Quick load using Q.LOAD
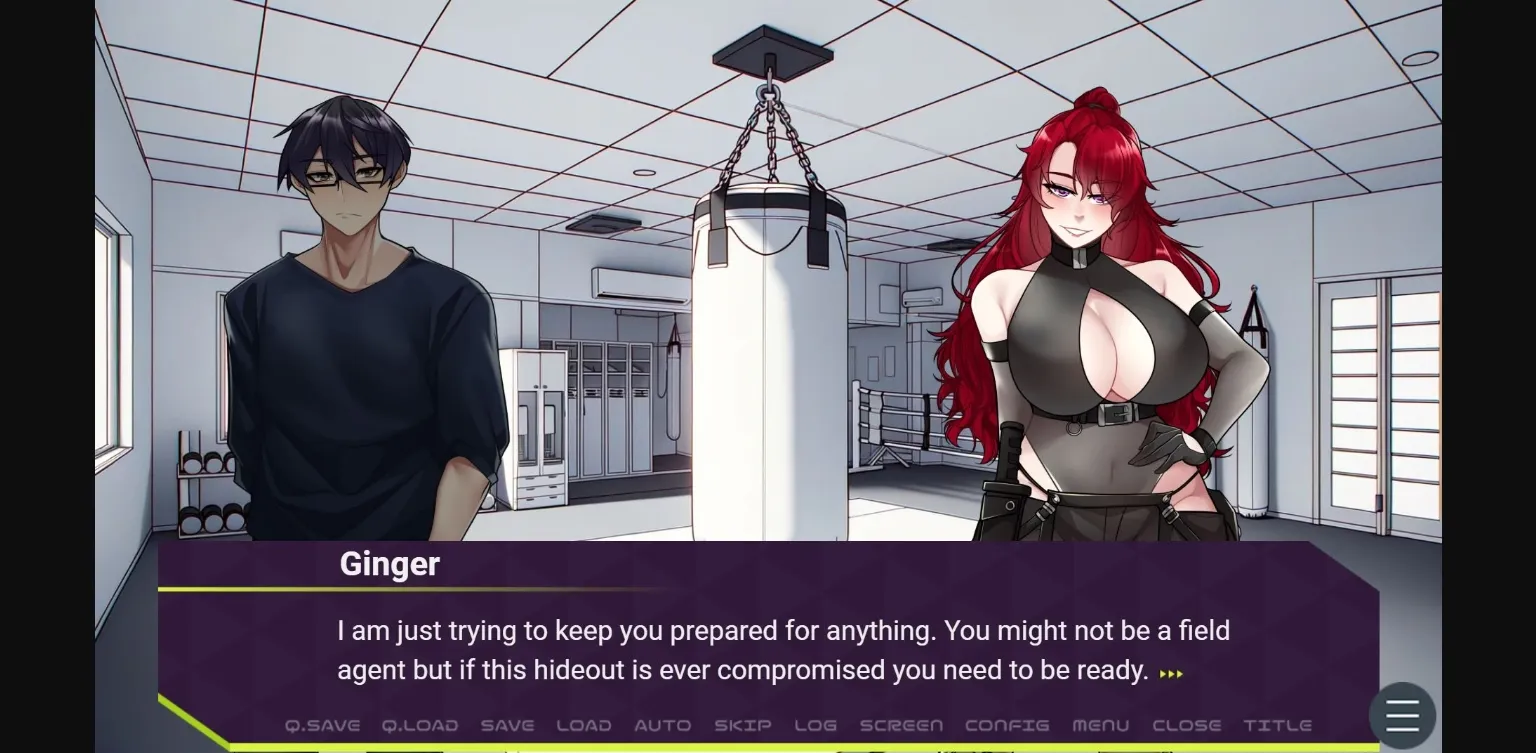This screenshot has height=753, width=1536. tap(420, 725)
